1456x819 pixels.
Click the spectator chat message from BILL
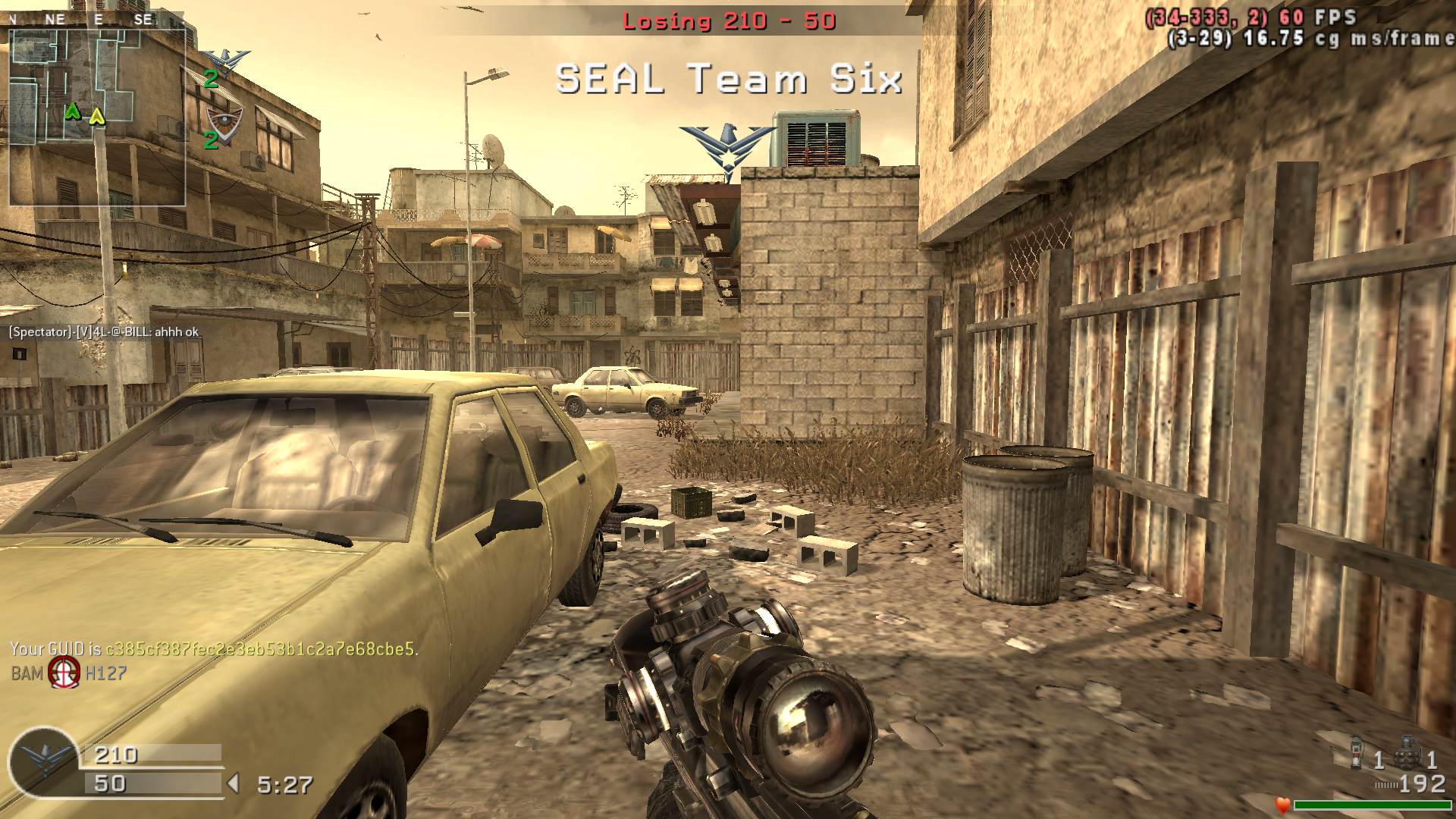pyautogui.click(x=104, y=332)
